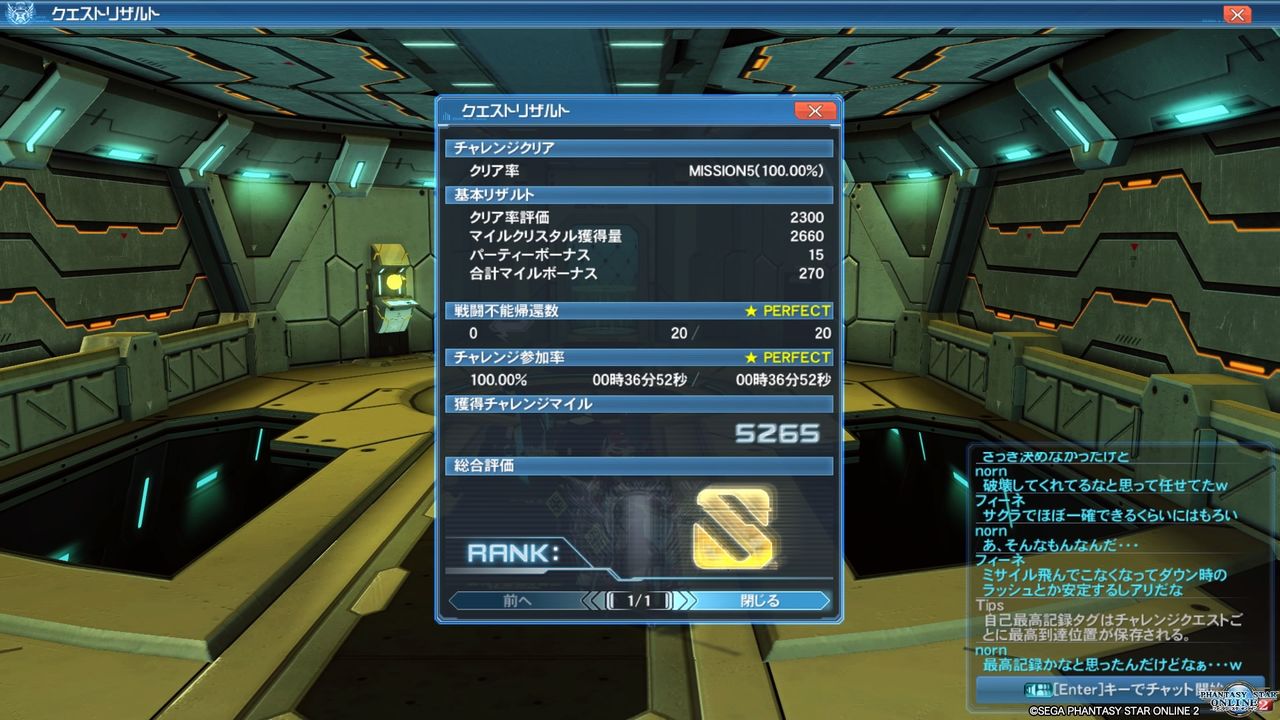This screenshot has width=1280, height=720.
Task: Select the 基本リザルト section bar
Action: click(640, 194)
